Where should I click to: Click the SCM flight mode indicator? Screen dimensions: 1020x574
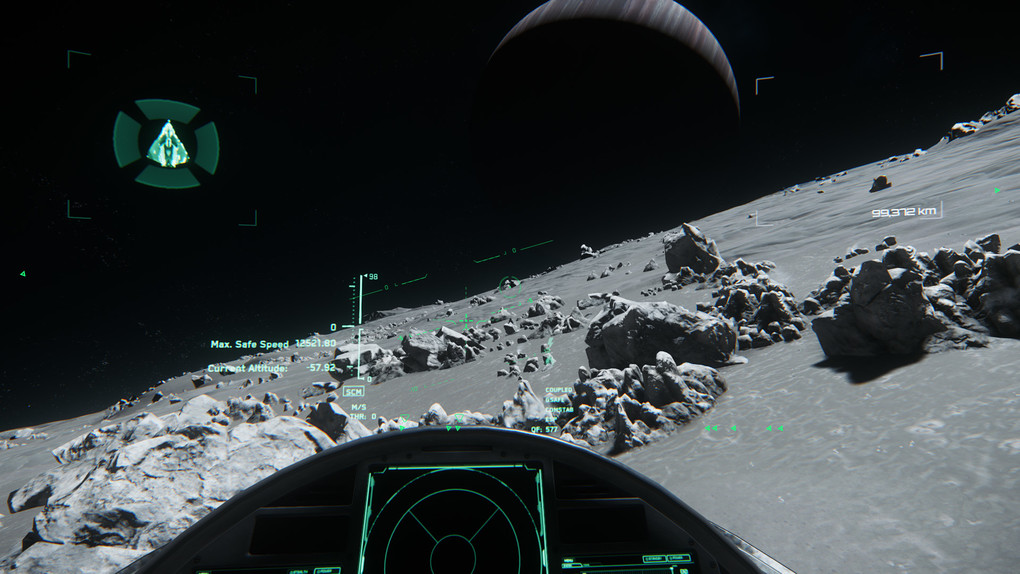[353, 392]
